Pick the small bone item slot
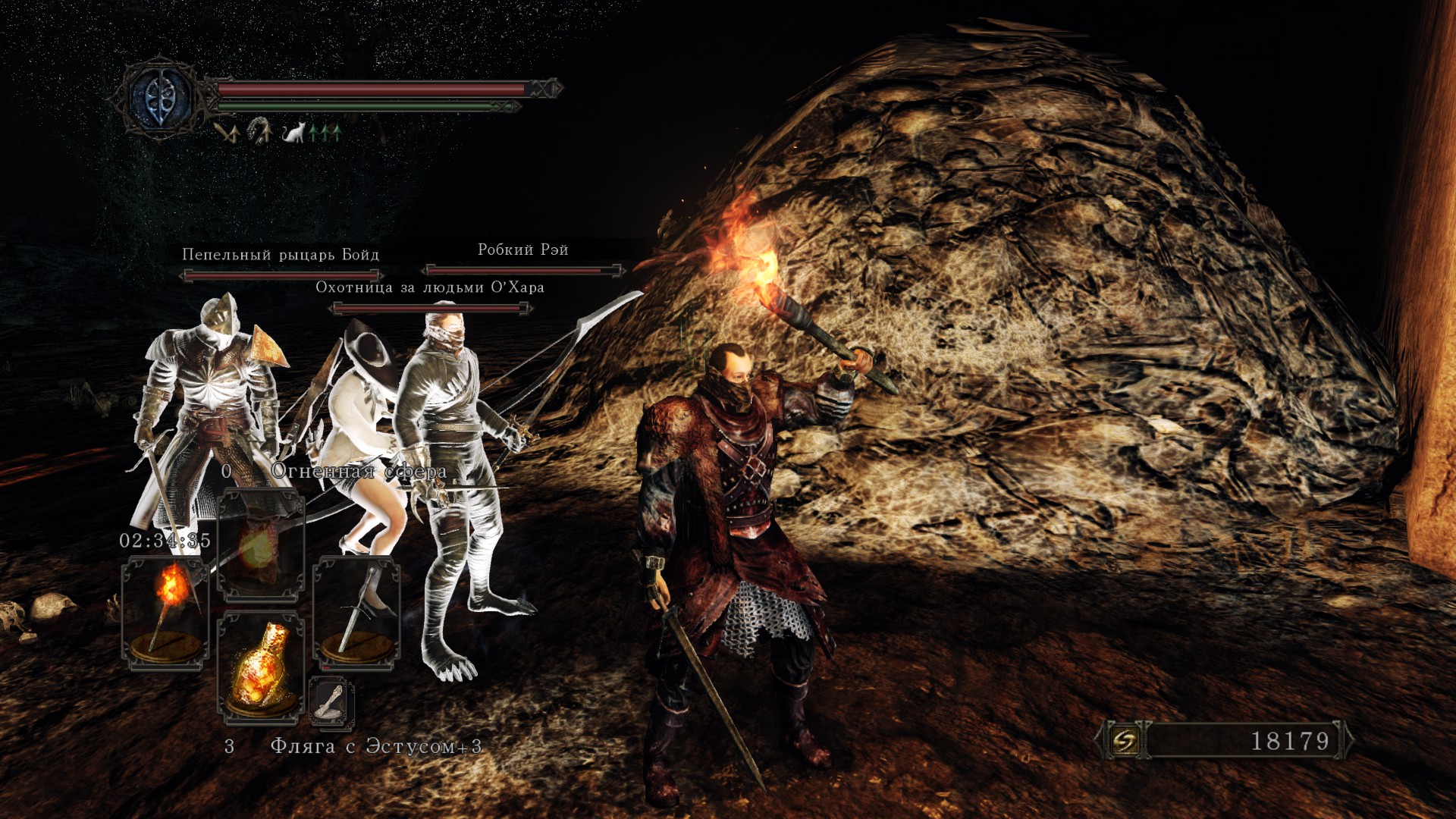 tap(331, 701)
